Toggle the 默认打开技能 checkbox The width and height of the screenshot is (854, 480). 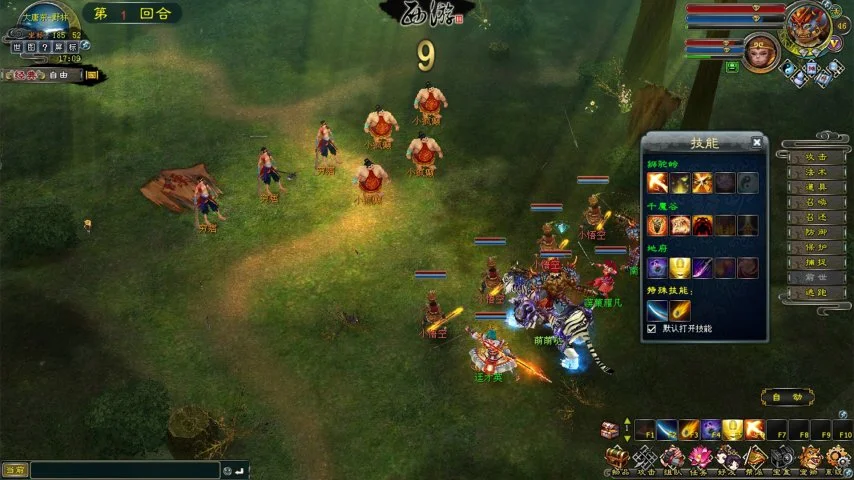point(653,328)
